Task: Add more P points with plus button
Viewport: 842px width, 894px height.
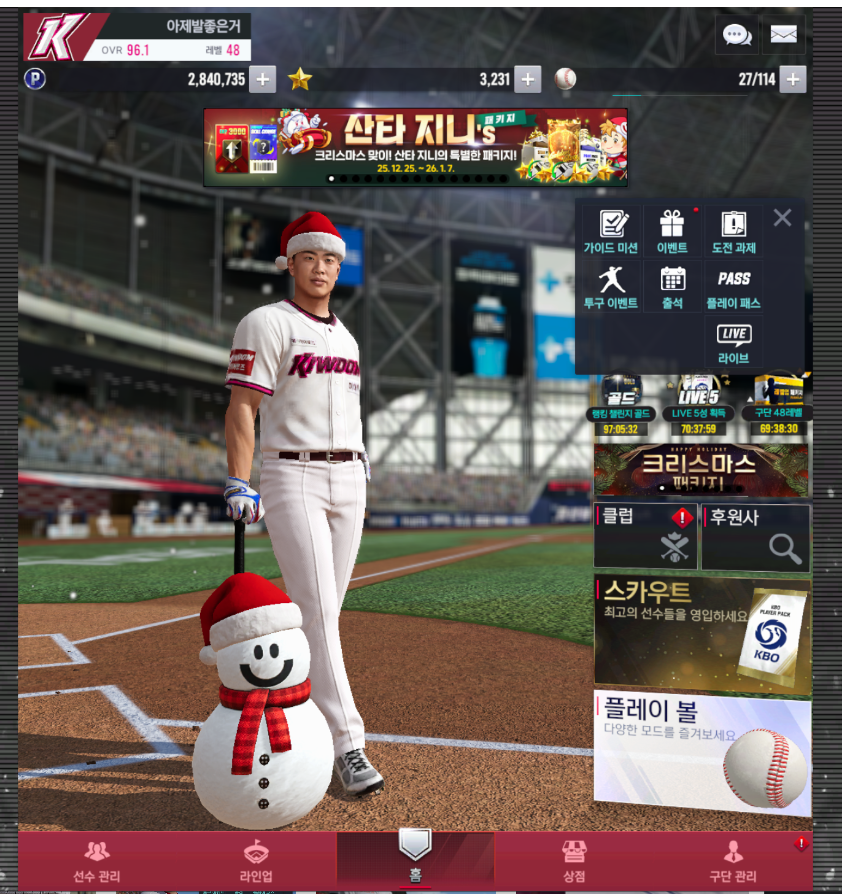Action: pyautogui.click(x=263, y=80)
